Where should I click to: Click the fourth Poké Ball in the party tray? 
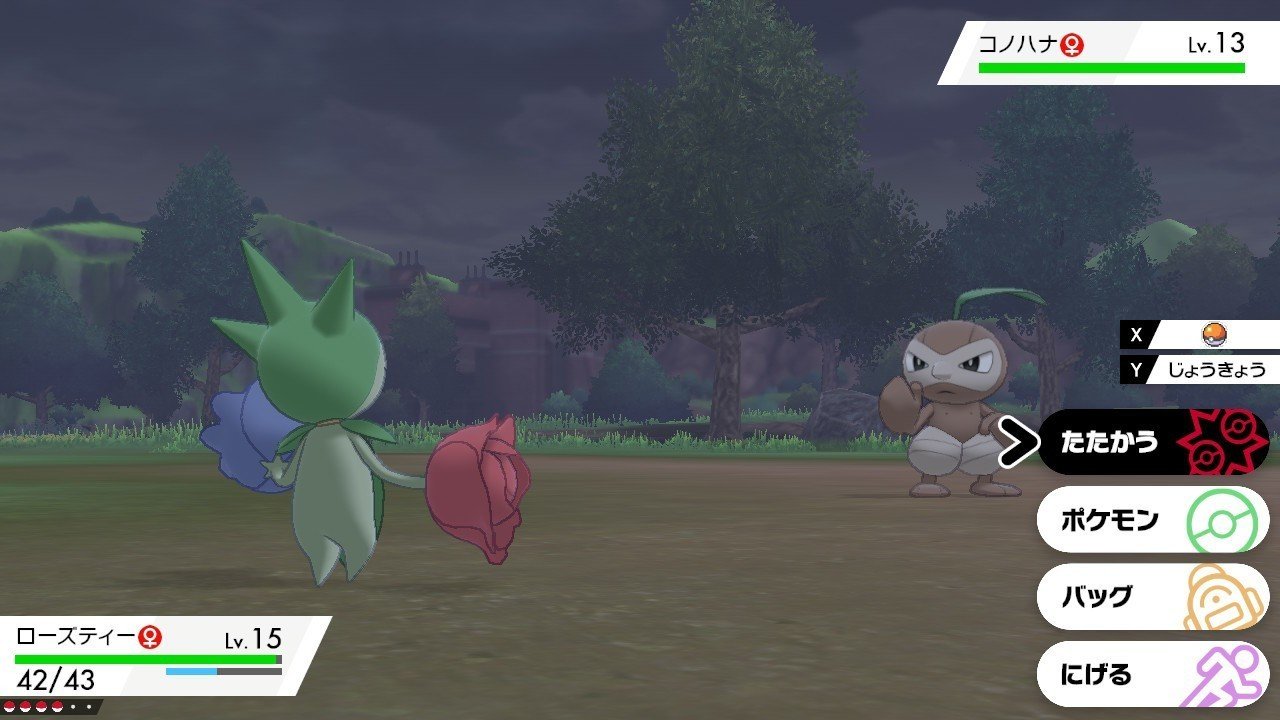[58, 705]
